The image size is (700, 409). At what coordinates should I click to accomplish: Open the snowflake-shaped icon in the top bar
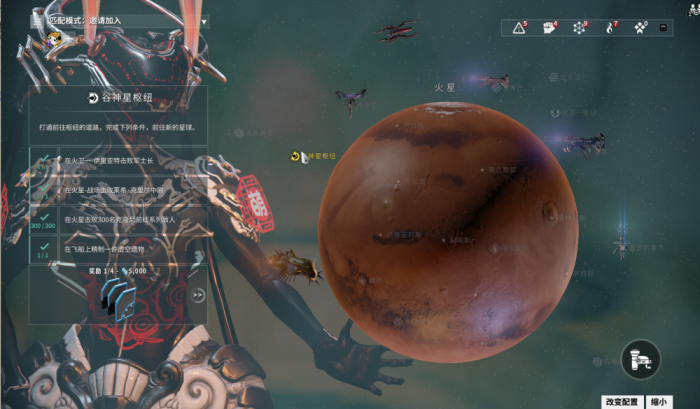point(578,28)
